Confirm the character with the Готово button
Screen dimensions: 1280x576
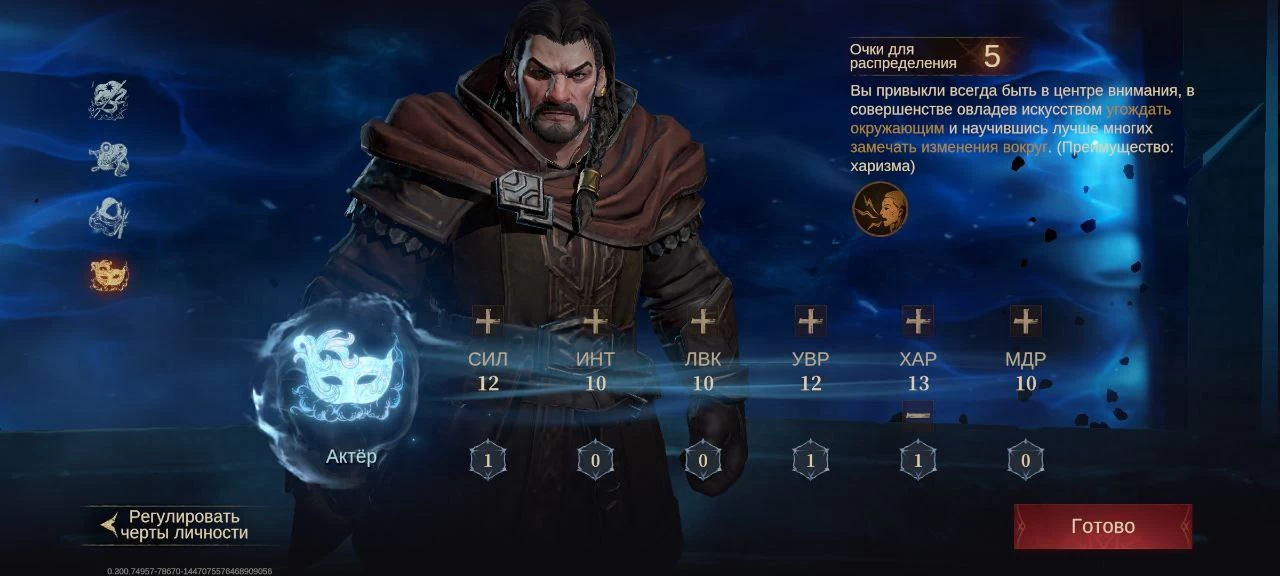(1102, 526)
